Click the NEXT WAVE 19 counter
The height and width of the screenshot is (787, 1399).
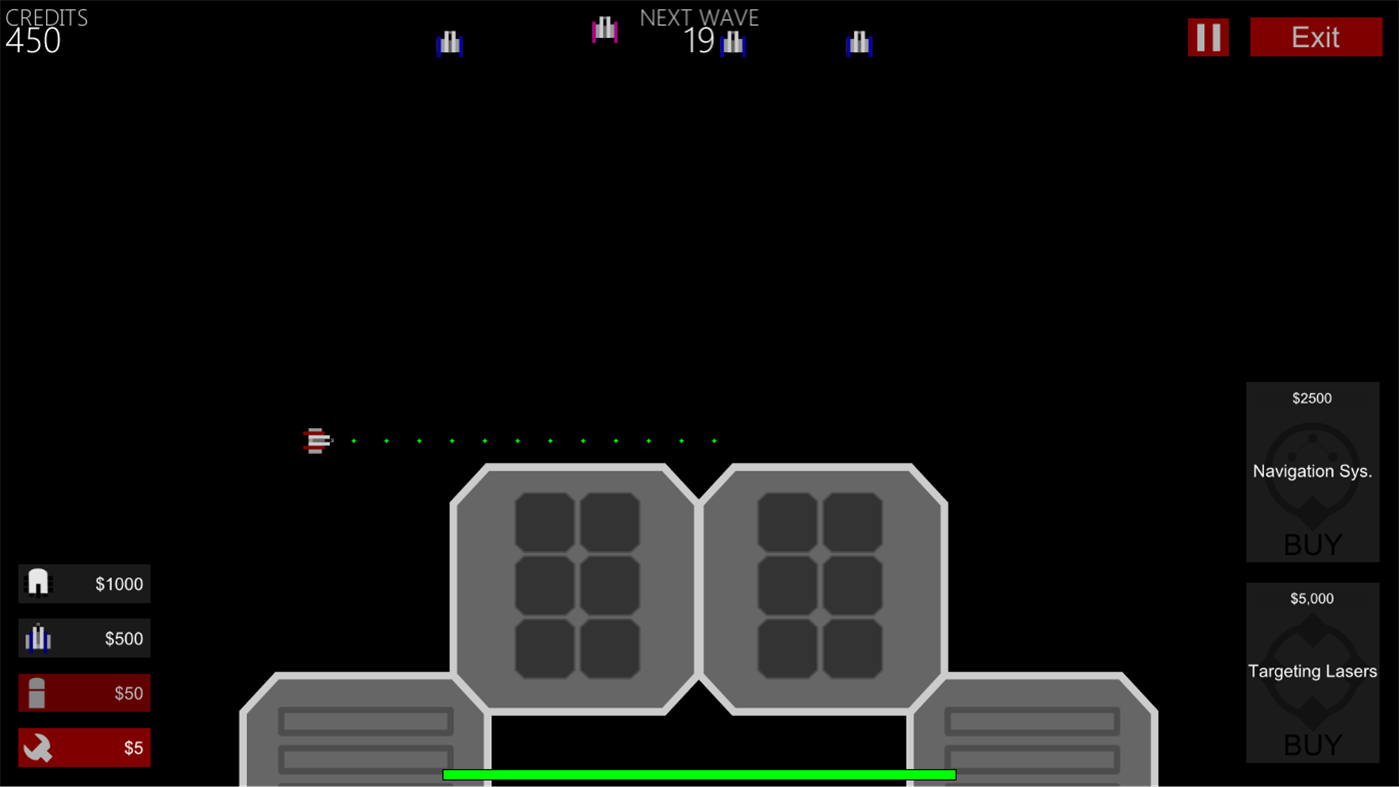click(x=699, y=28)
